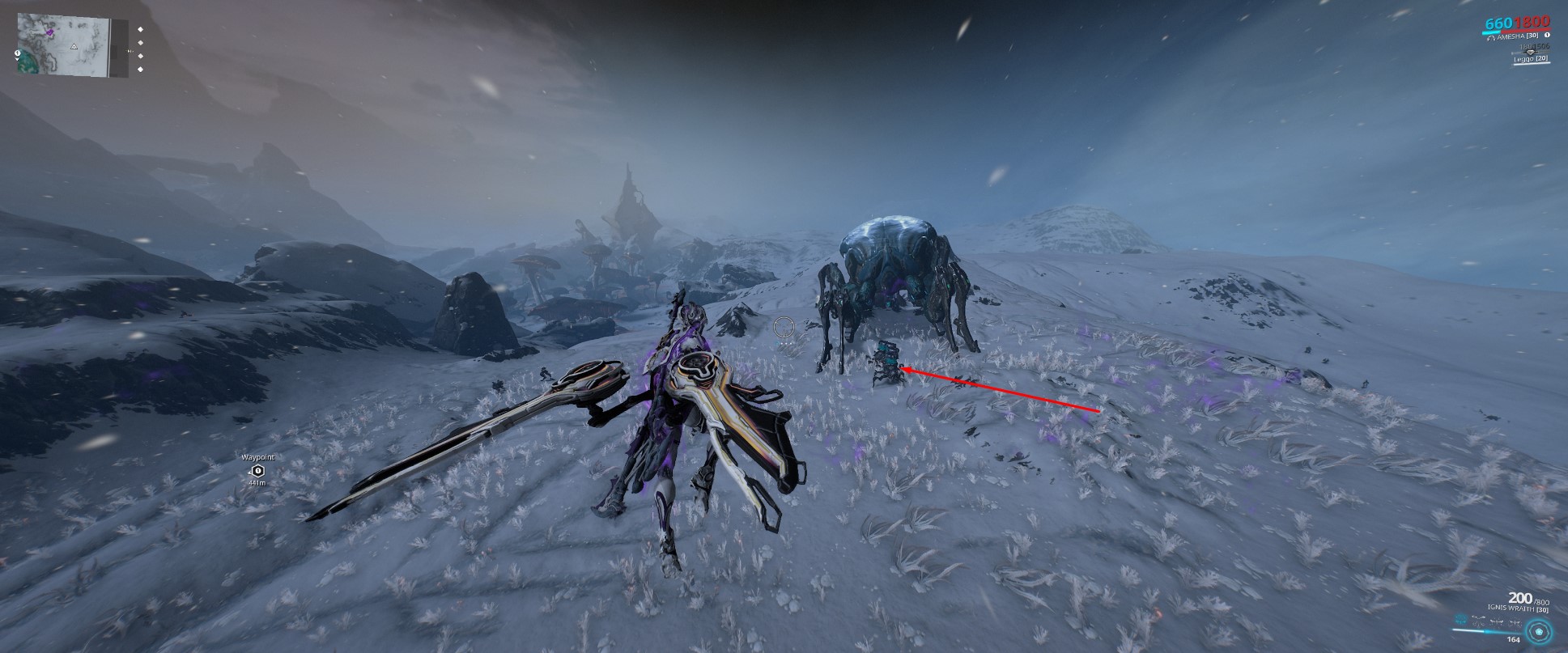Screen dimensions: 1568x653
Task: Select squad member Leggo [20]
Action: [1530, 59]
